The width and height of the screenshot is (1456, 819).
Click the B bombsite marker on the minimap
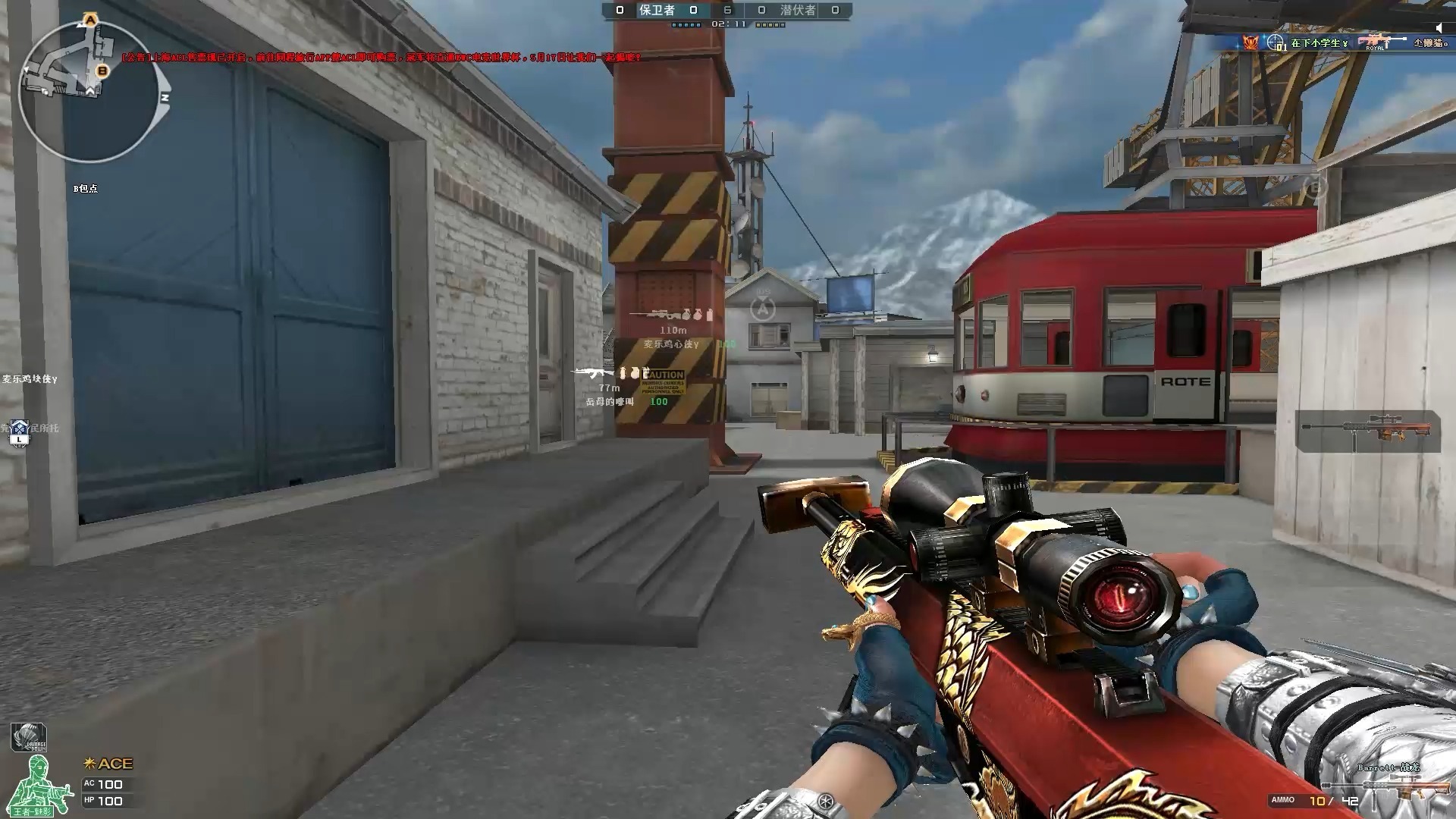[103, 71]
